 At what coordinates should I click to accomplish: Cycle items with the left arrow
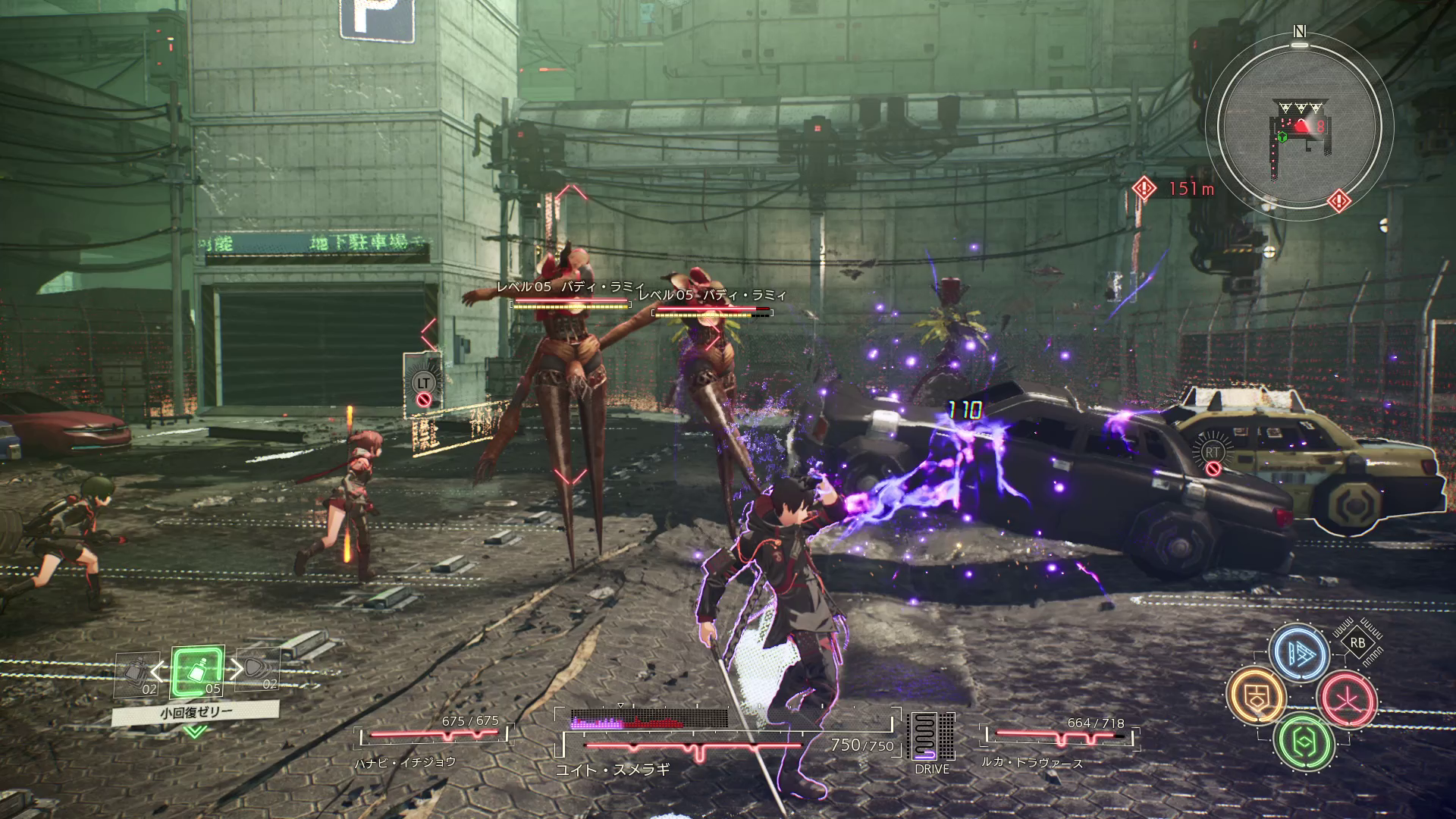point(158,670)
